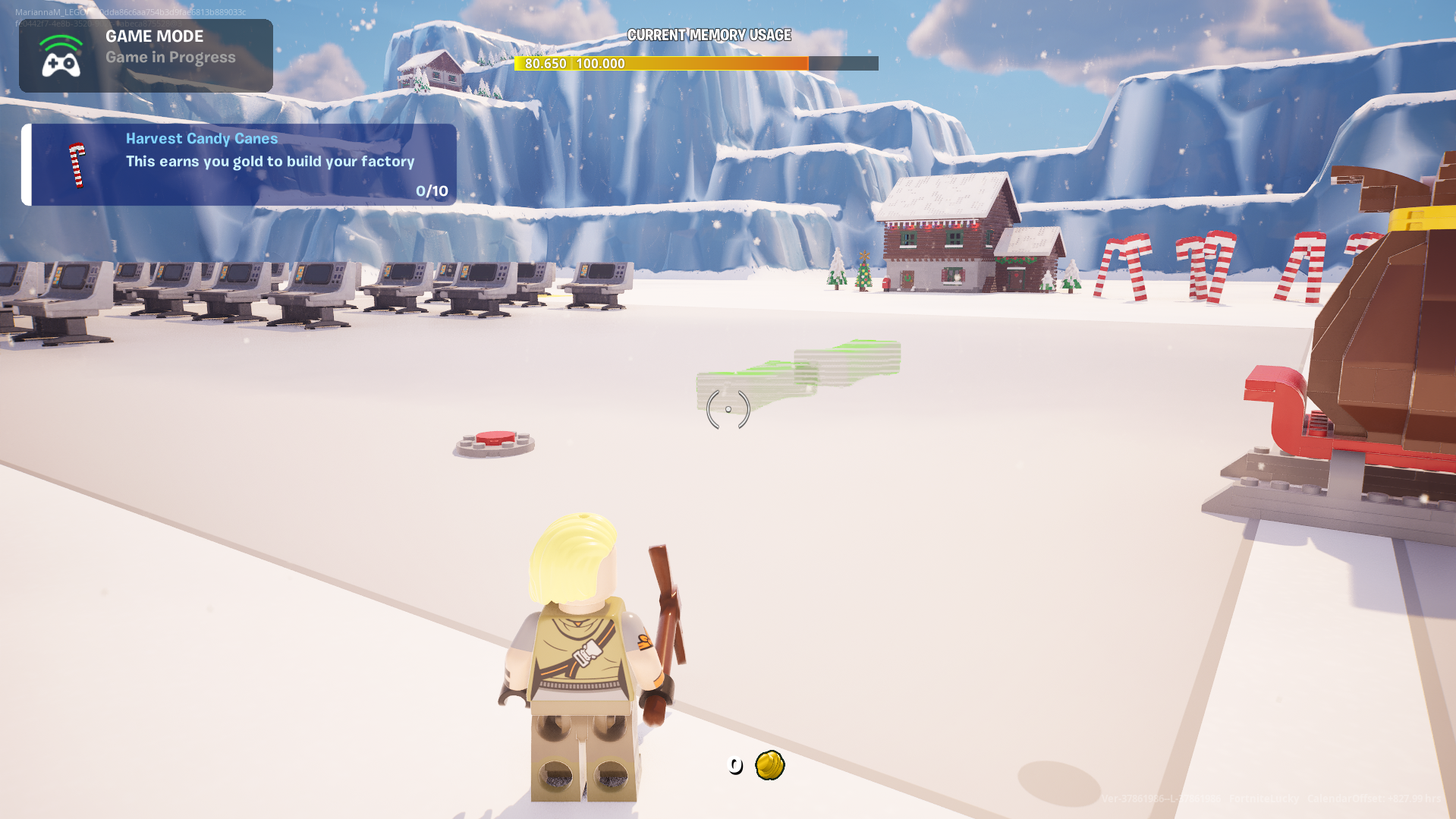Click the FortniteLucky version text bottom right
This screenshot has width=1456, height=819.
(1262, 797)
